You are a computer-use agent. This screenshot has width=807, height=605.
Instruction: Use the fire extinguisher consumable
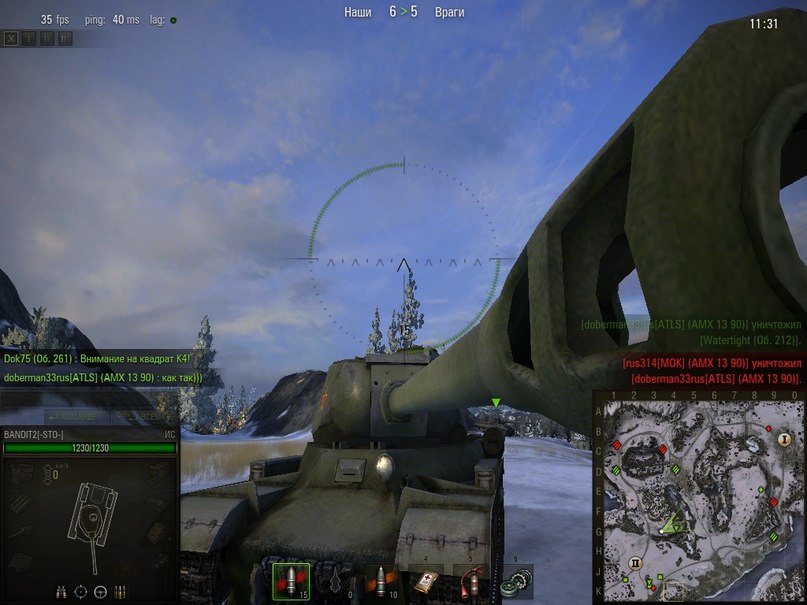[471, 579]
